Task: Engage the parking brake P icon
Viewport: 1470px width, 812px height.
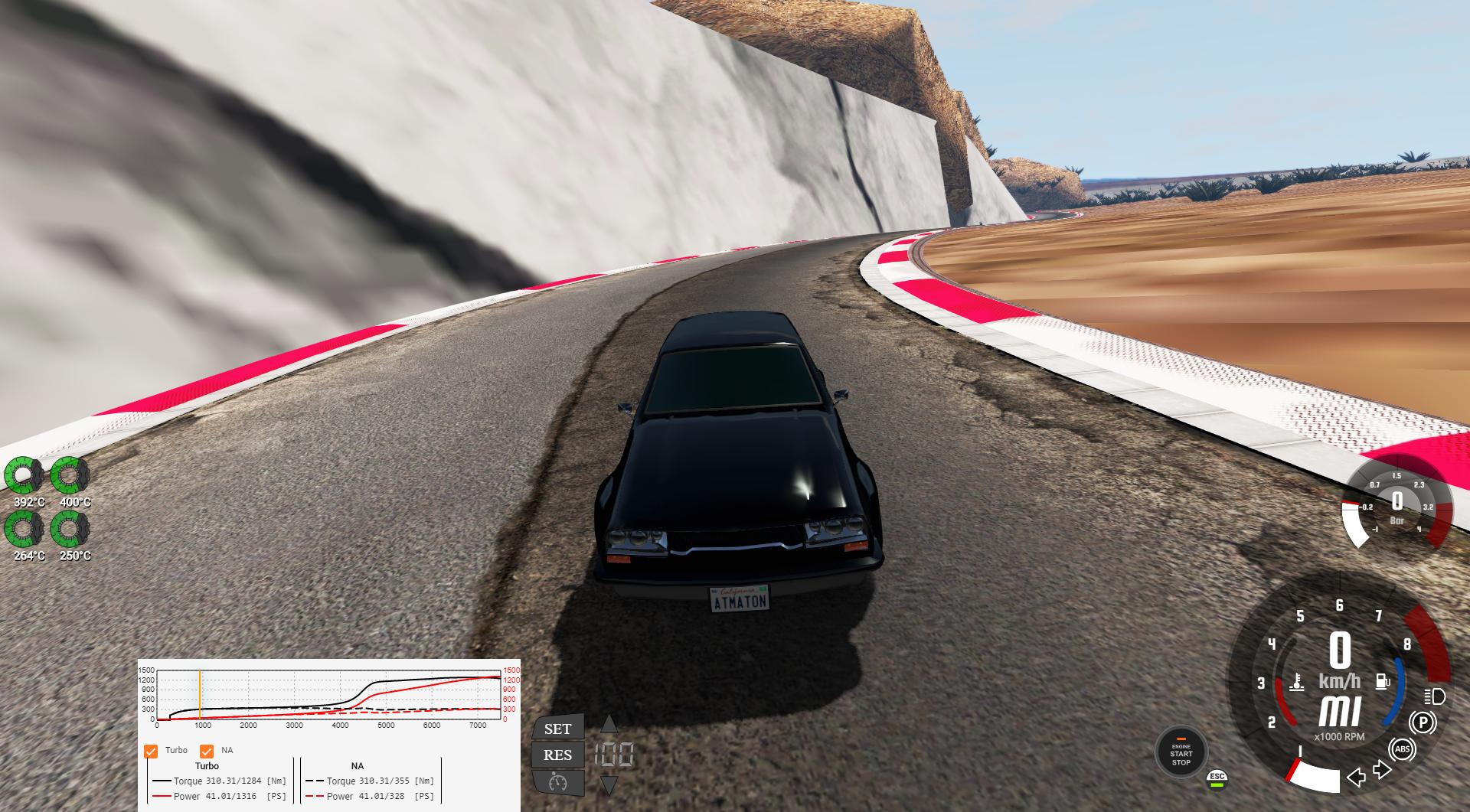Action: coord(1422,722)
